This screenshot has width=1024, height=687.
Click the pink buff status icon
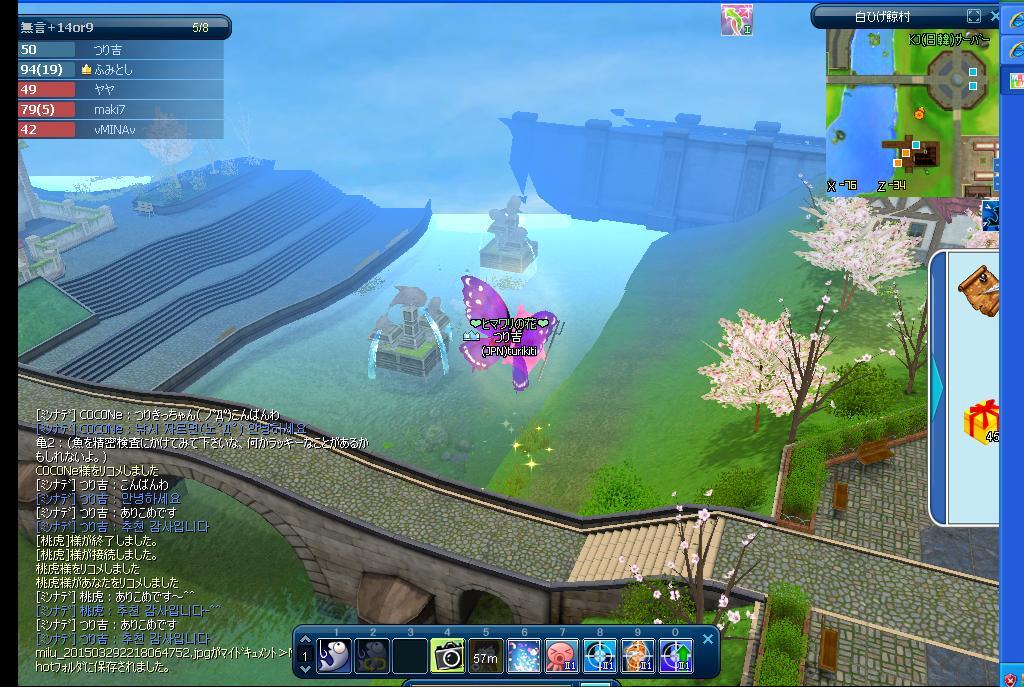737,19
